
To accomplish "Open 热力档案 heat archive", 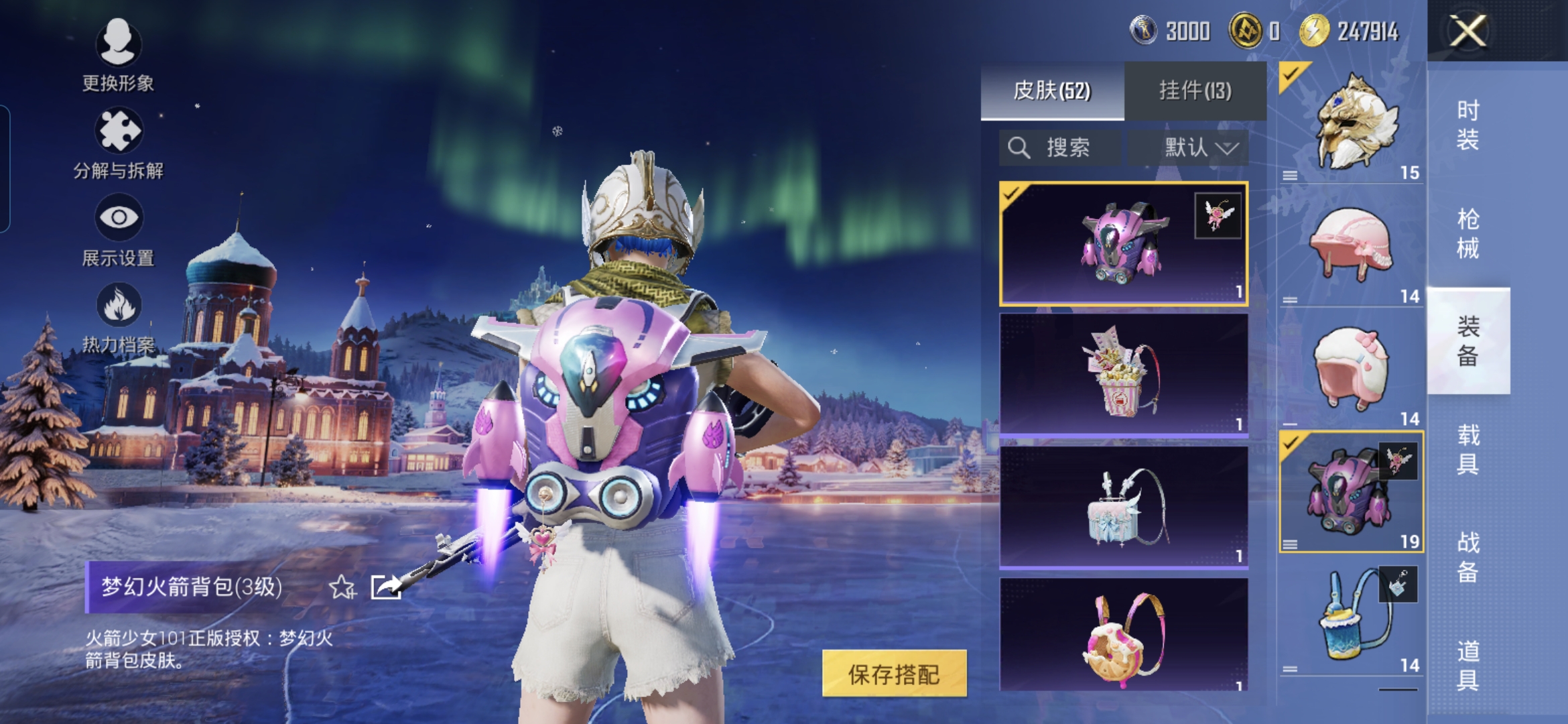I will pyautogui.click(x=119, y=317).
